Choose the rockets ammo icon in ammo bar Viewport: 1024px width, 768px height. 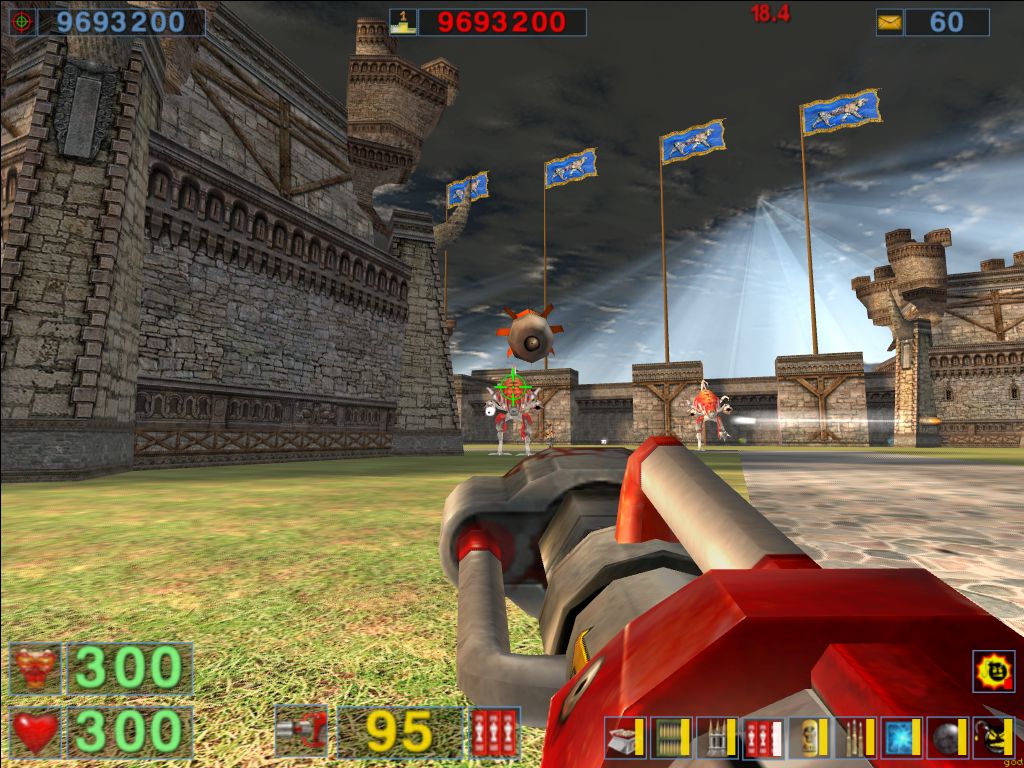[x=714, y=737]
